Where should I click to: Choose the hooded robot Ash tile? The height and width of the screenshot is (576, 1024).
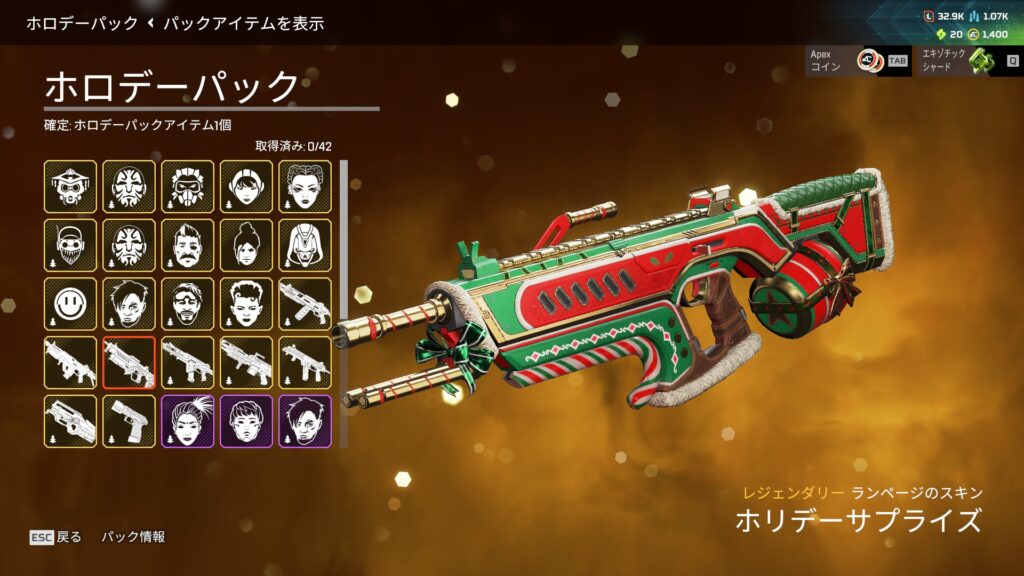pos(305,245)
